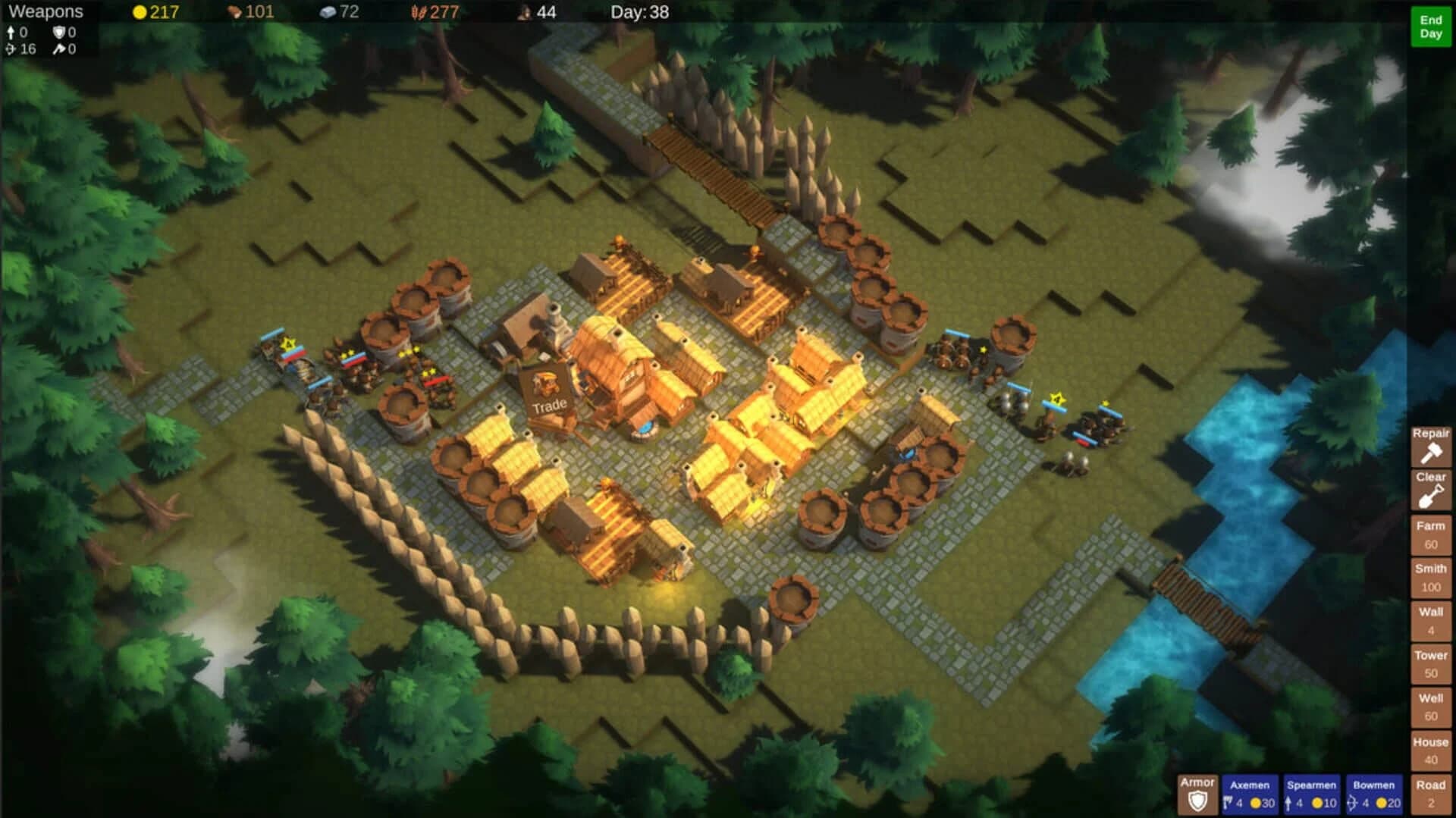This screenshot has width=1456, height=818.
Task: Select the Tower build option
Action: coord(1430,663)
